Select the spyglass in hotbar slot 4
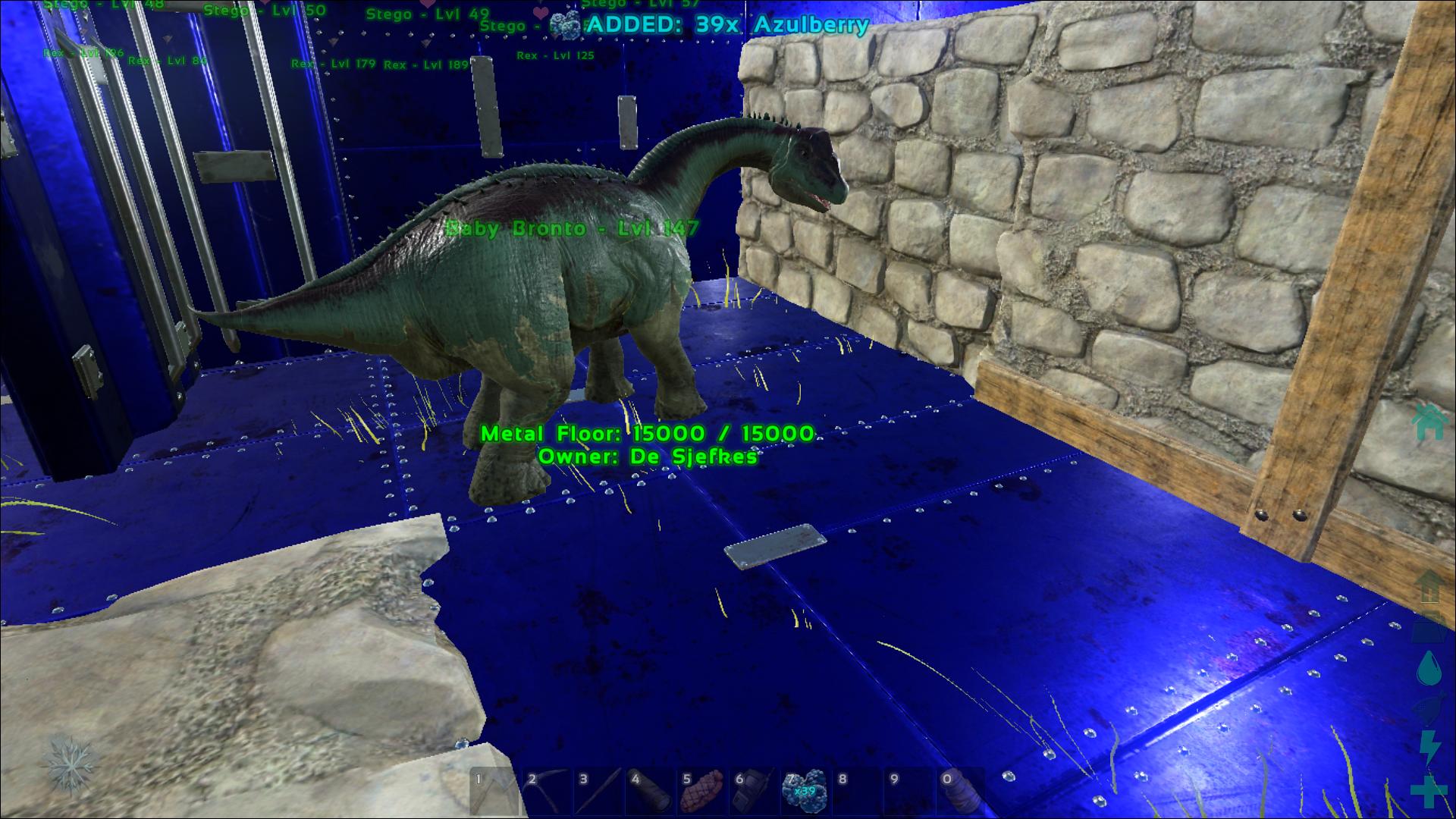 pos(649,792)
